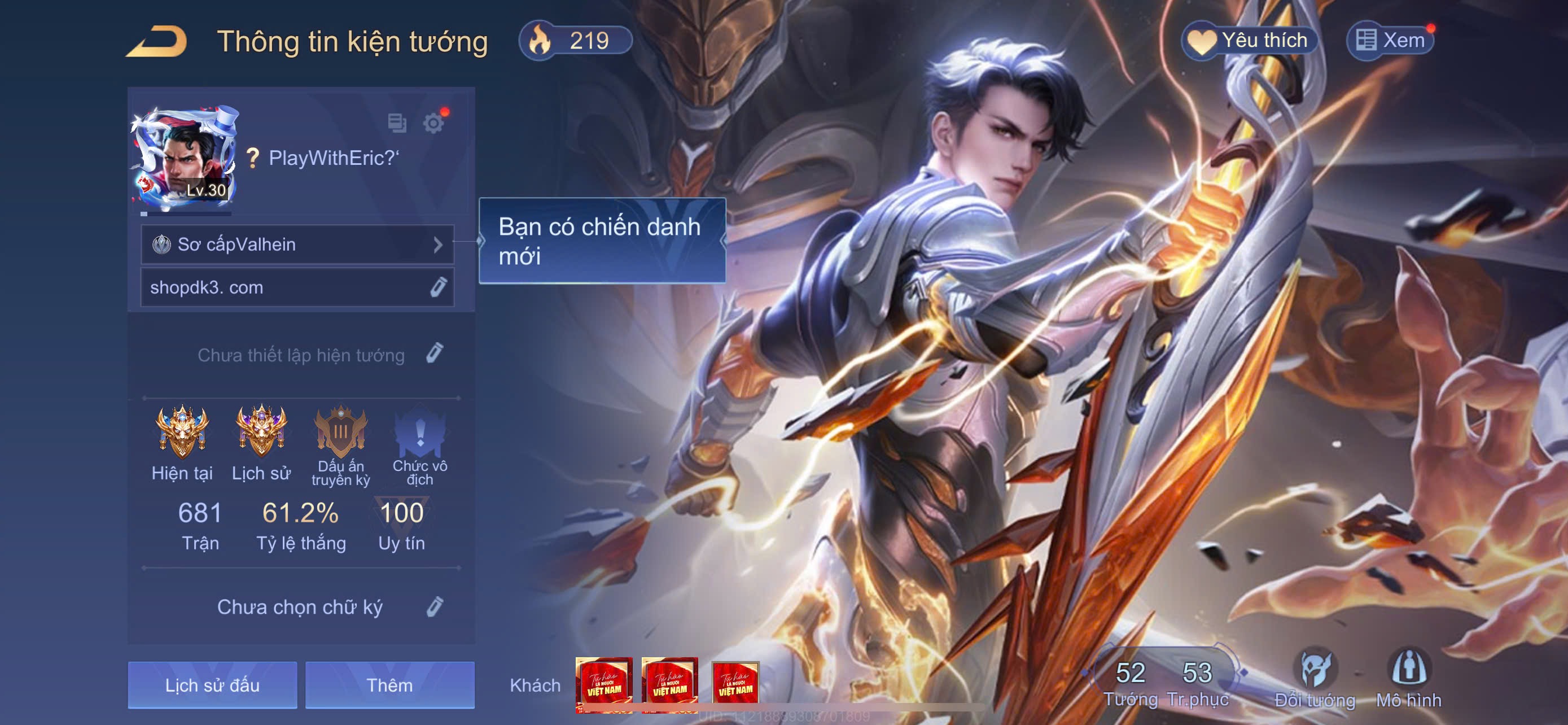Viewport: 1568px width, 725px height.
Task: Edit the Chưa thiết lập hiện tướng entry
Action: click(435, 353)
